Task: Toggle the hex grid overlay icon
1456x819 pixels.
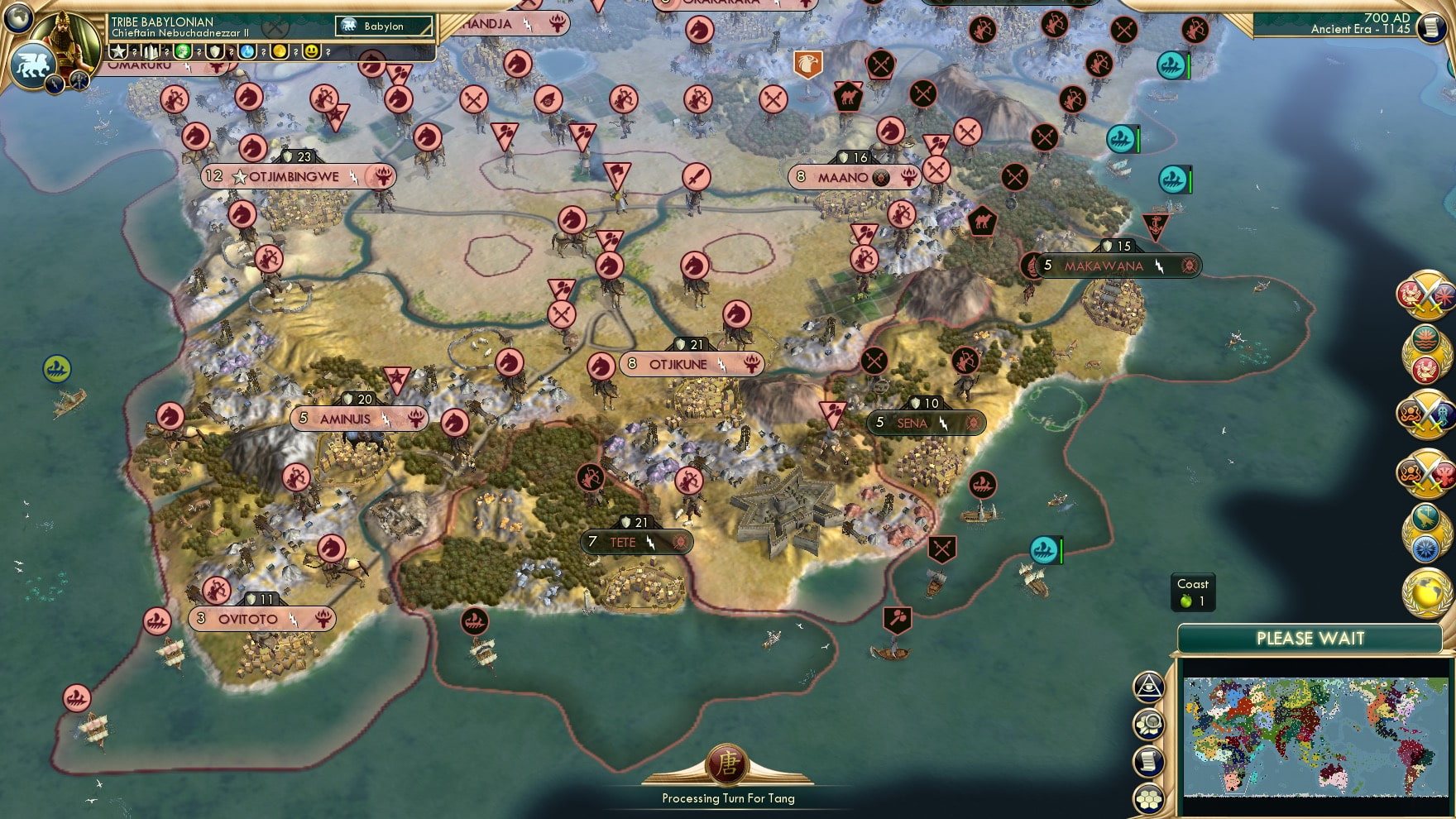Action: coord(1149,797)
